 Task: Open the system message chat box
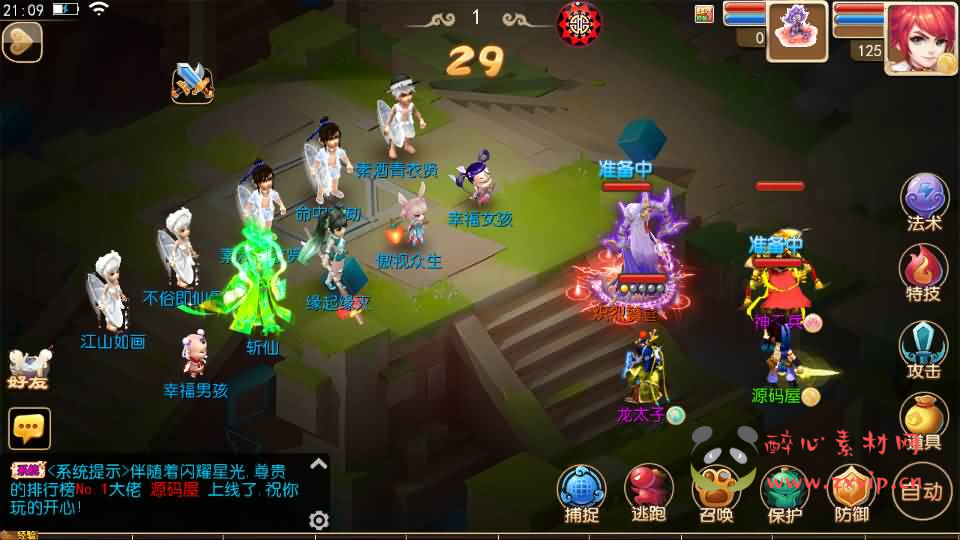coord(160,490)
